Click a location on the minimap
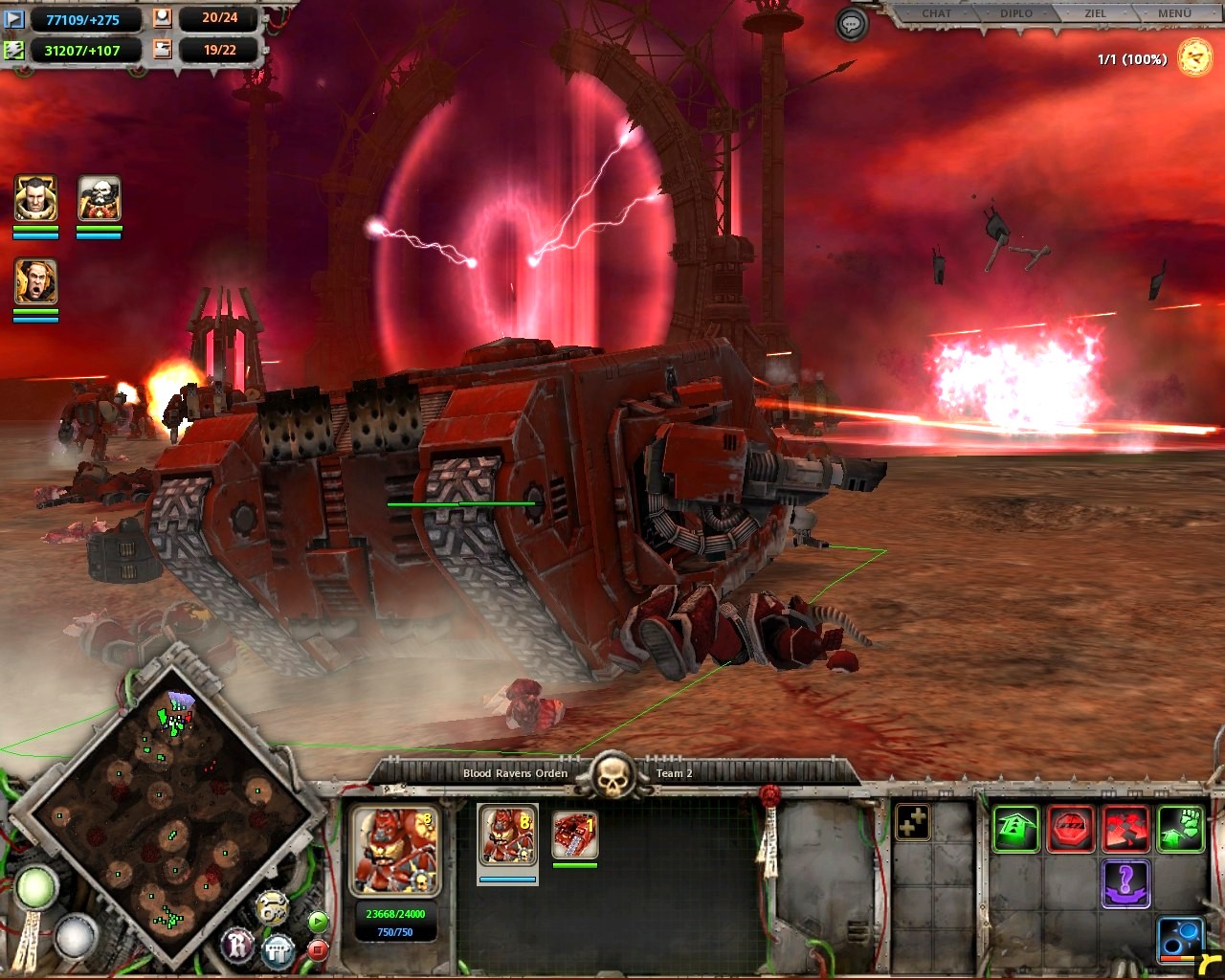 pos(172,813)
